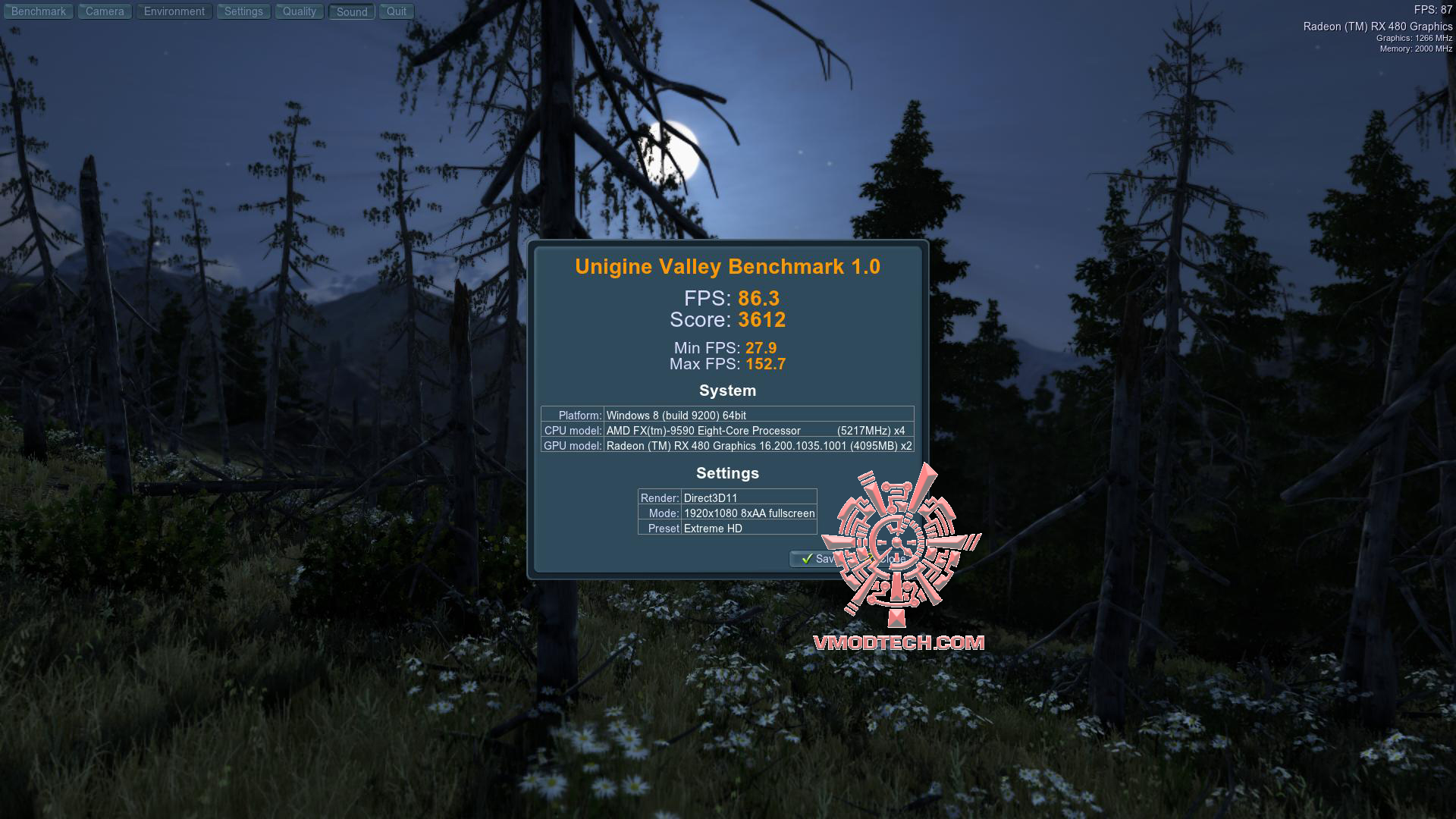Toggle the Environment panel
Screen dimensions: 1456x819
[x=174, y=11]
